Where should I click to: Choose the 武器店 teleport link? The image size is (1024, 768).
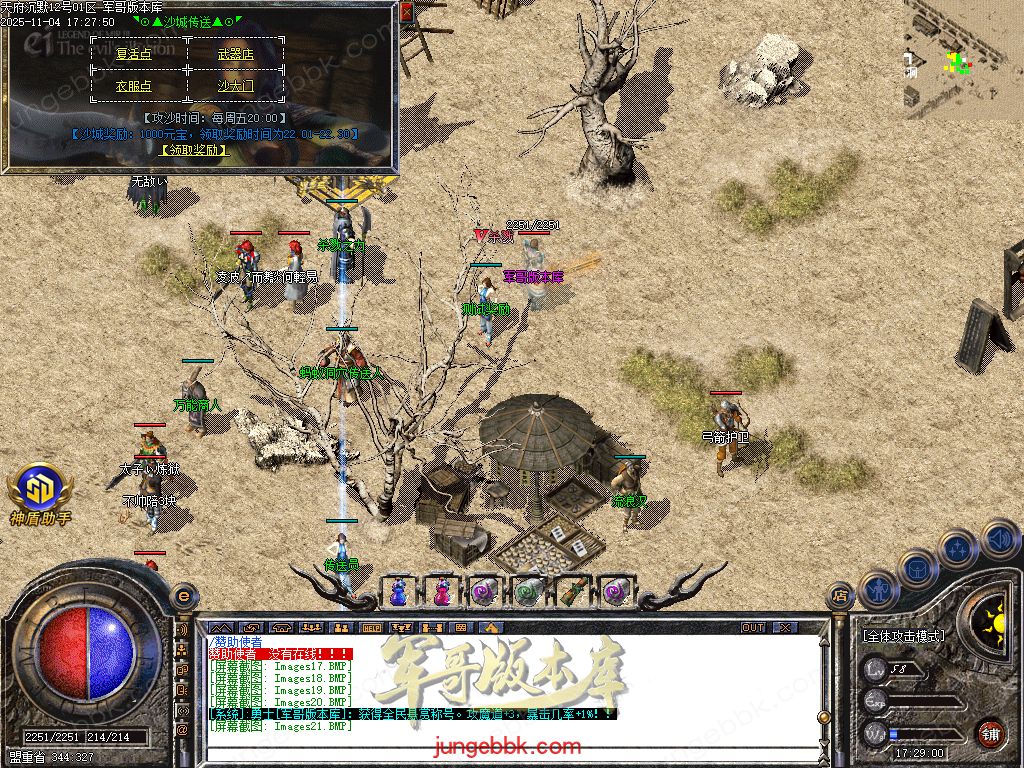pyautogui.click(x=236, y=54)
